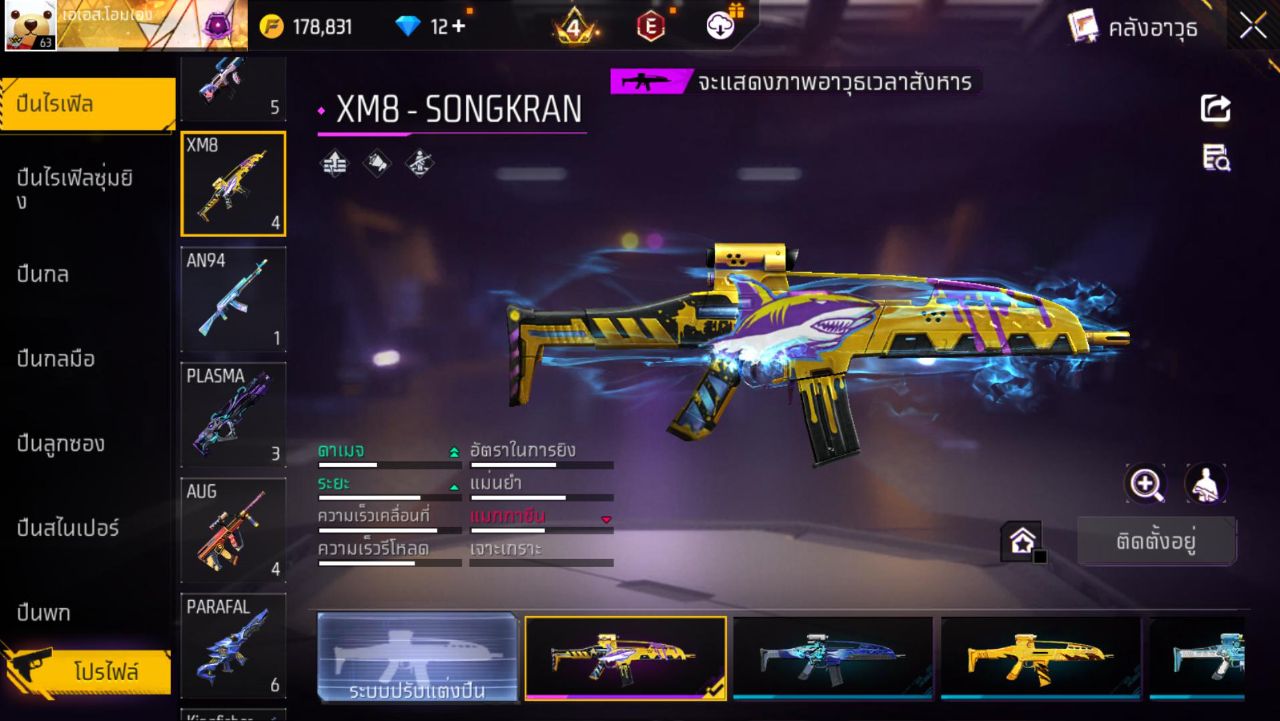Click the gold level 4 rank badge
The width and height of the screenshot is (1280, 721).
tap(573, 25)
